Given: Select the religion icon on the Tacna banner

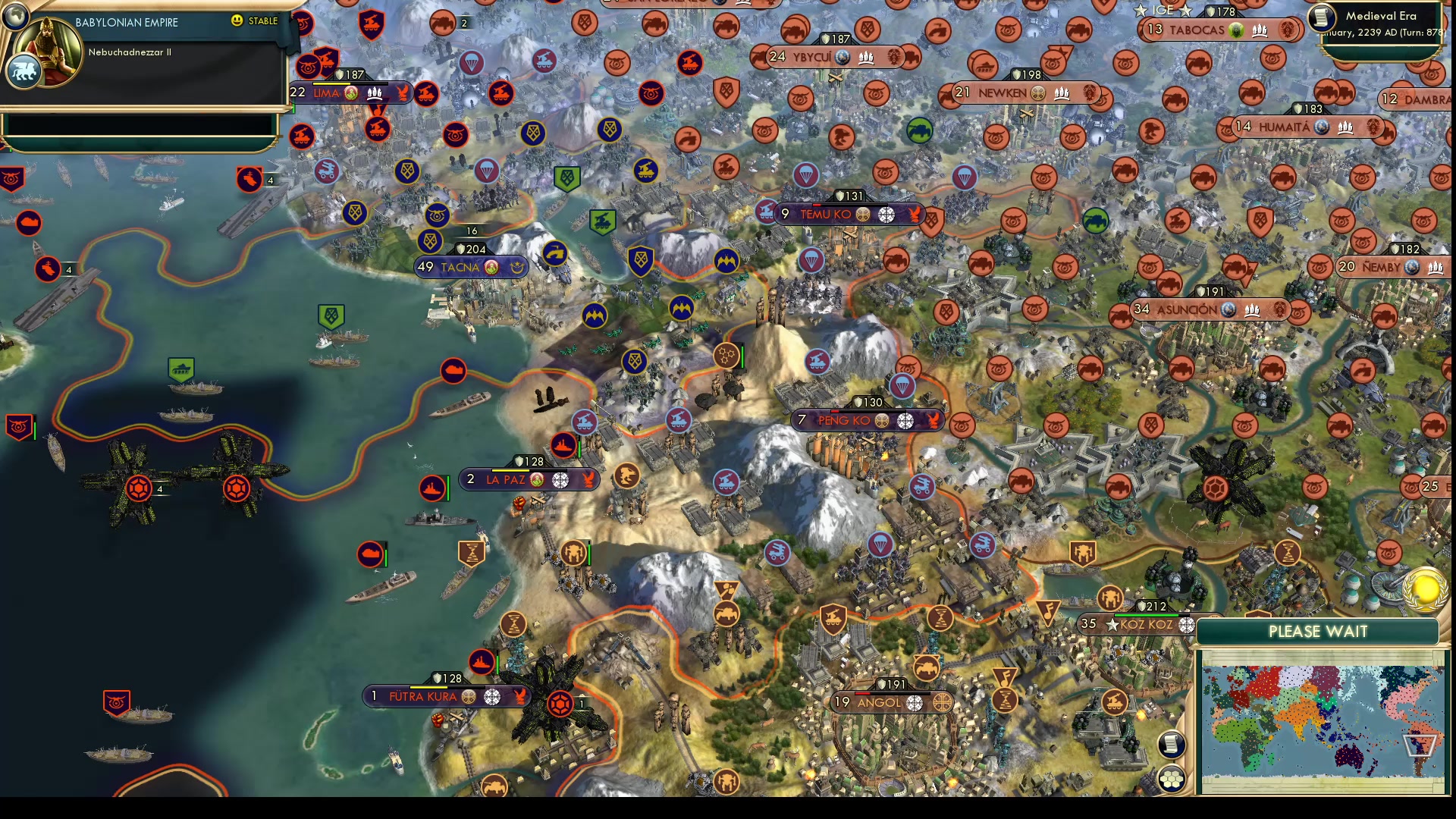Looking at the screenshot, I should (491, 267).
